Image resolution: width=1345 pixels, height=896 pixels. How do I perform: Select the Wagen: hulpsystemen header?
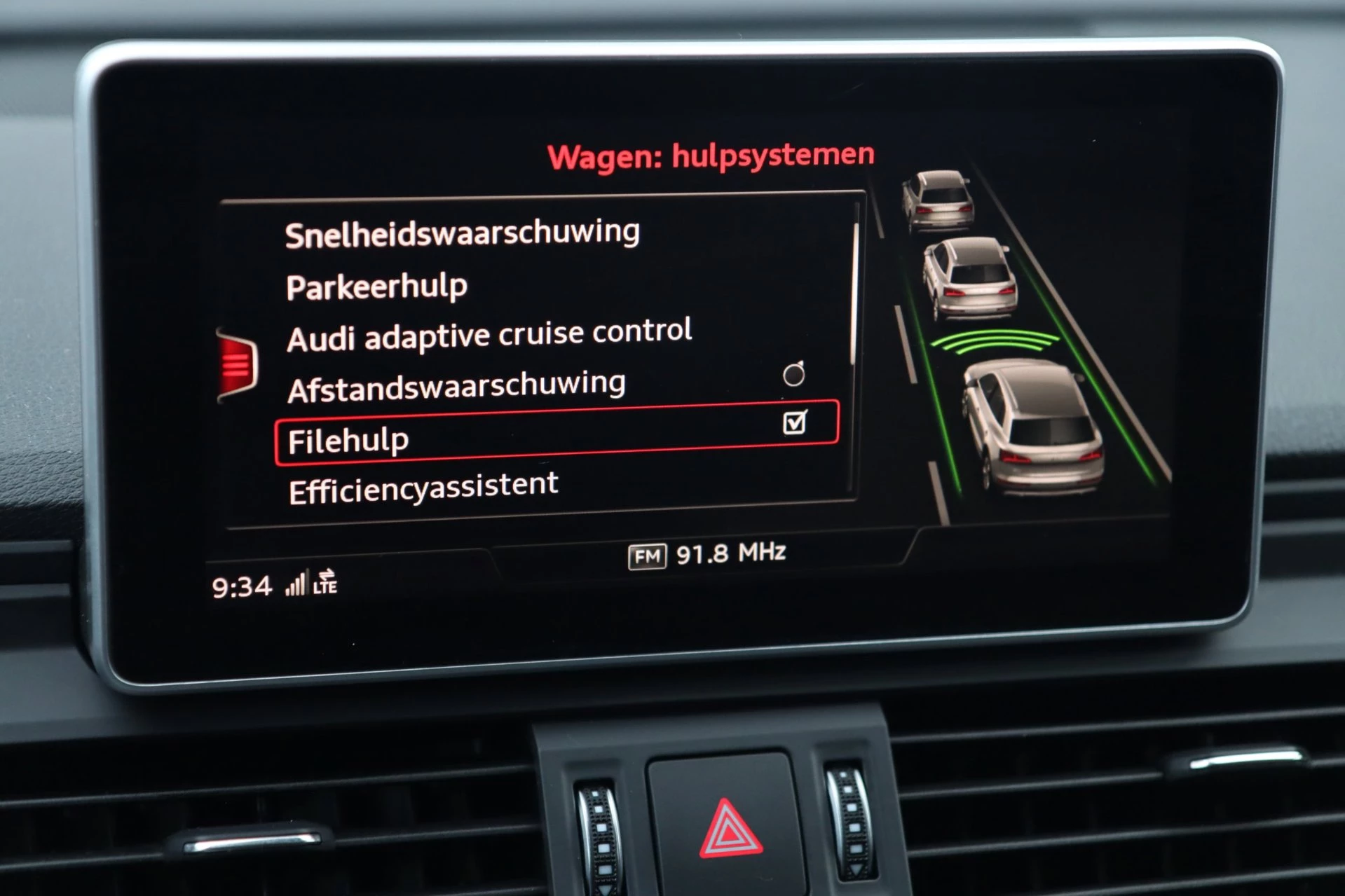(711, 155)
